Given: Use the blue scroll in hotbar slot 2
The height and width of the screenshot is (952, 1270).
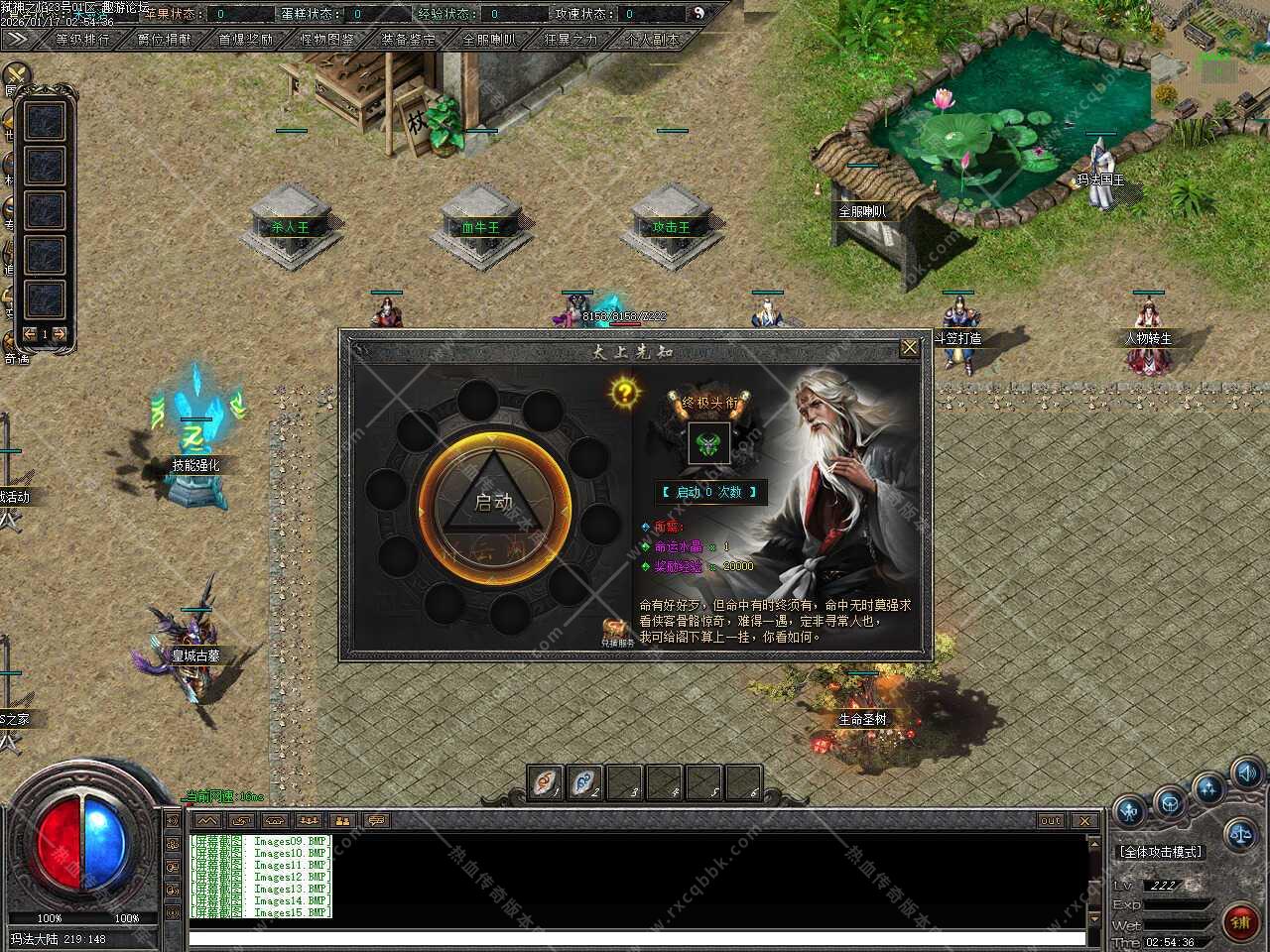Looking at the screenshot, I should 585,782.
